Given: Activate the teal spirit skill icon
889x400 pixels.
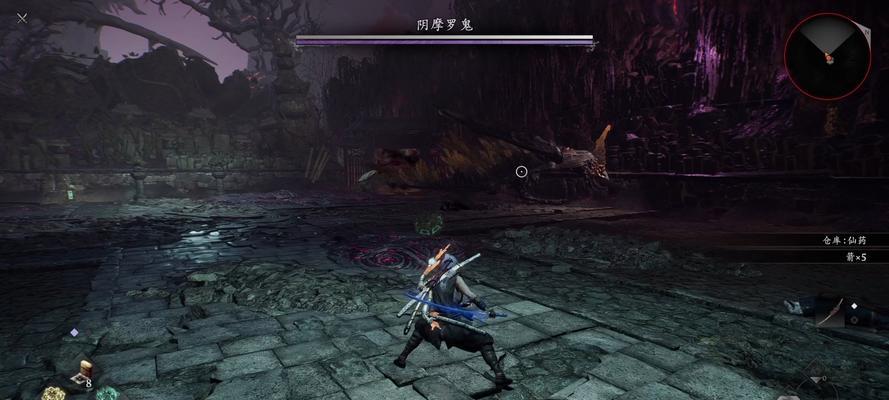Looking at the screenshot, I should [106, 394].
